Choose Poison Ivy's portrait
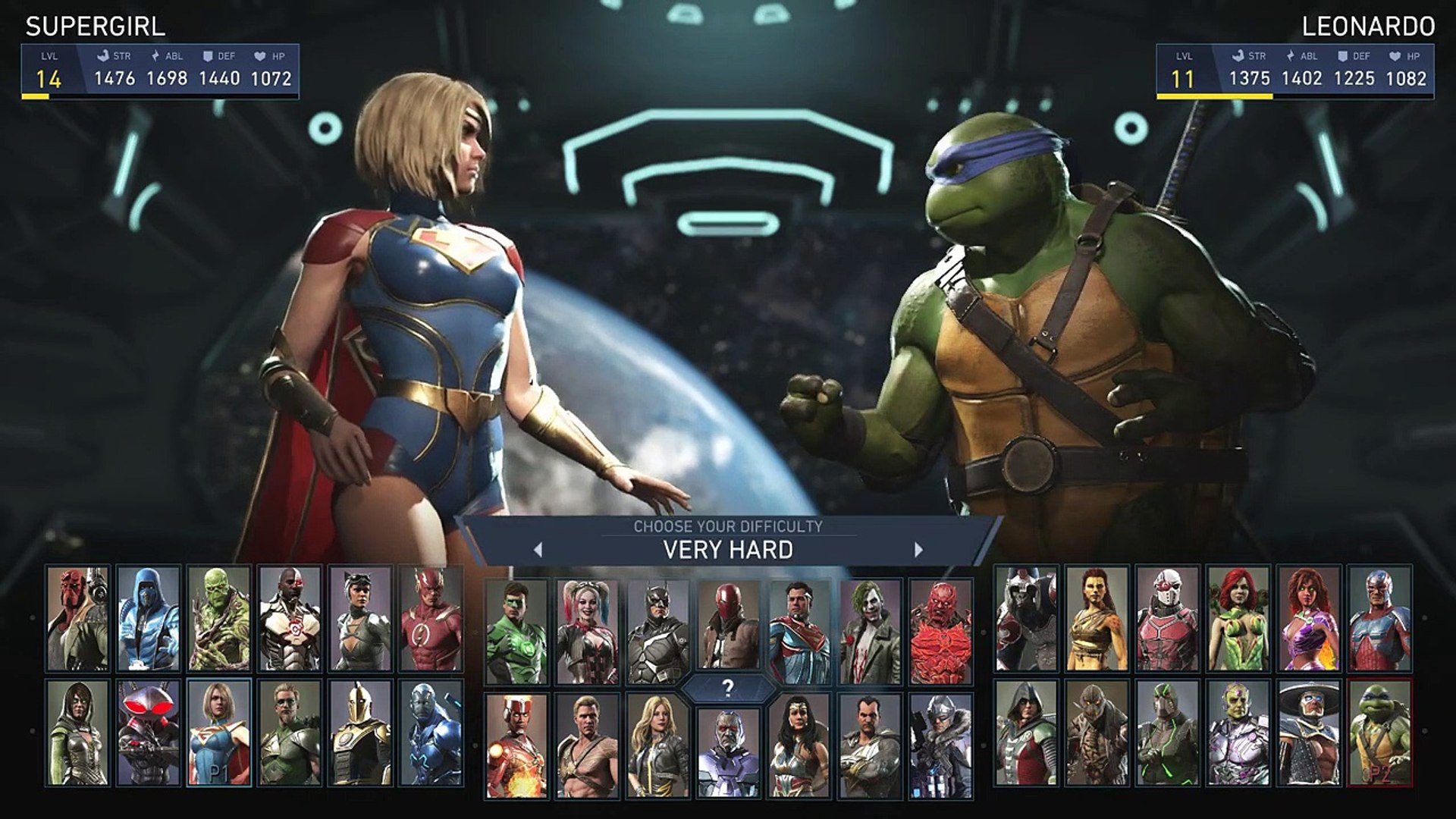1456x819 pixels. click(x=1238, y=619)
